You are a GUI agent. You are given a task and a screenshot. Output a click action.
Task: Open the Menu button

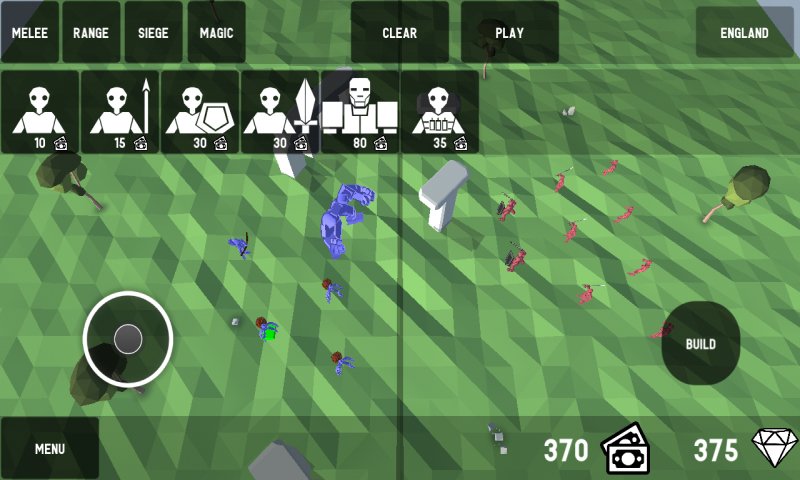(50, 448)
